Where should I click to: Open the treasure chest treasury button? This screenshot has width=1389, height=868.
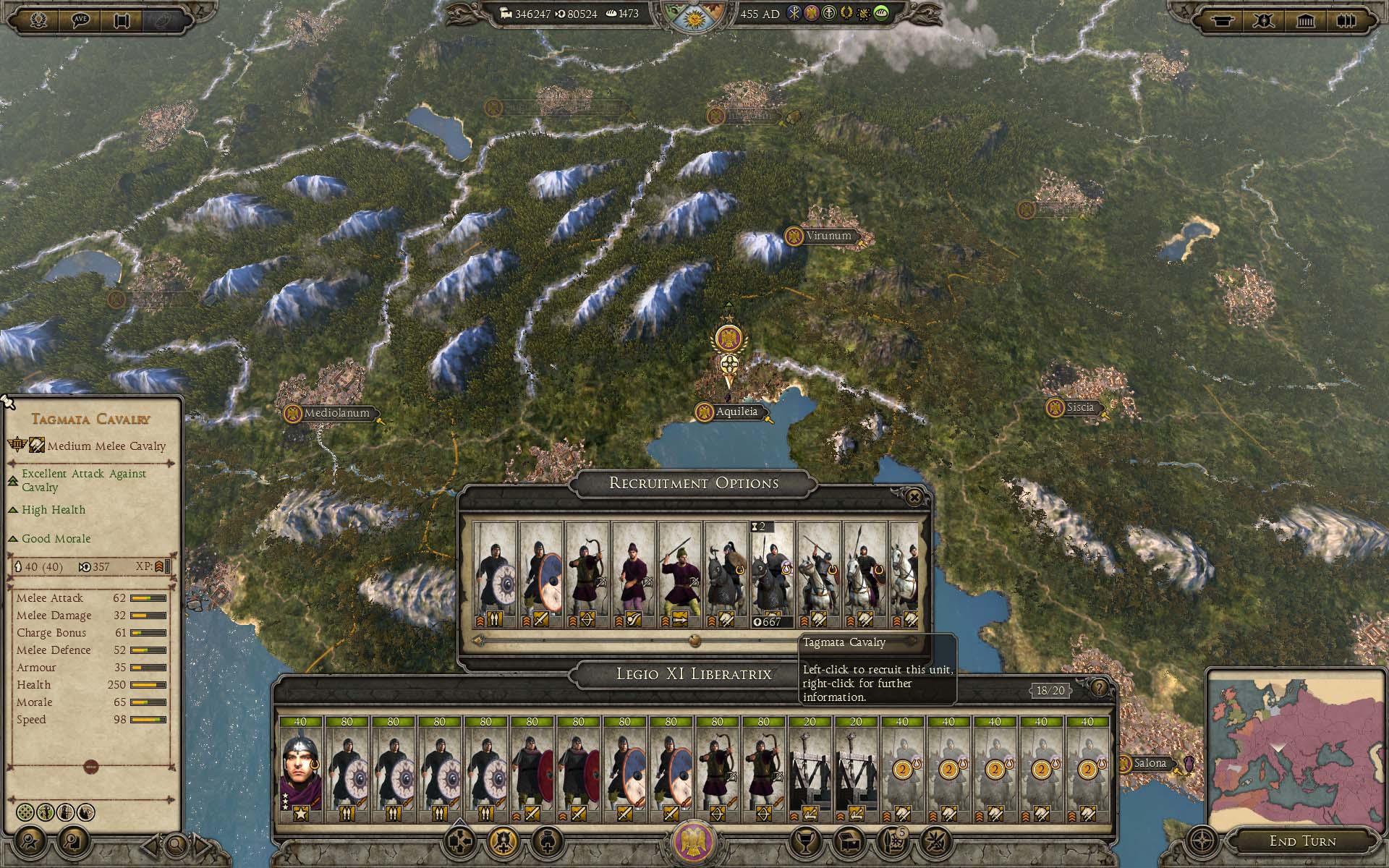(849, 841)
